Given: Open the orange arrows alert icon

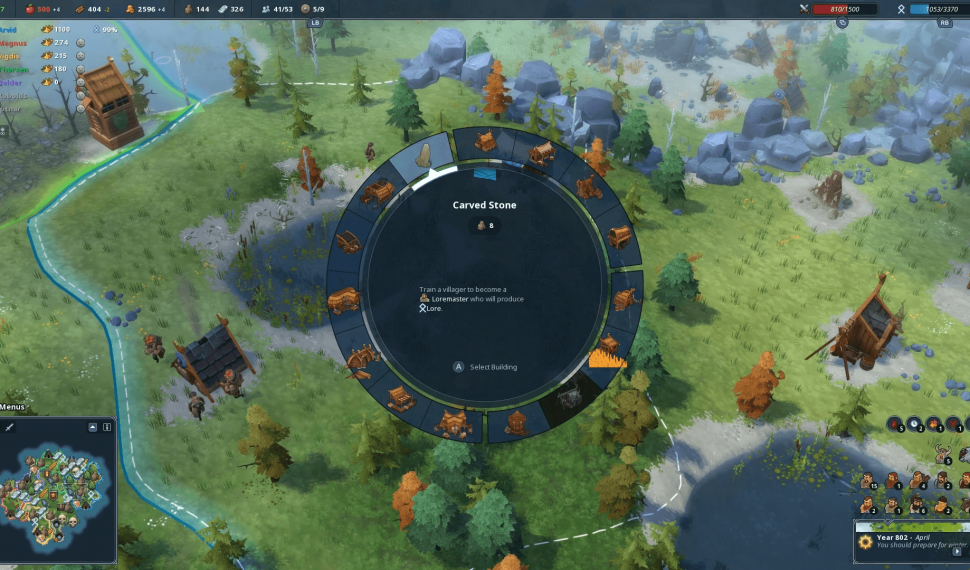Looking at the screenshot, I should click(933, 424).
